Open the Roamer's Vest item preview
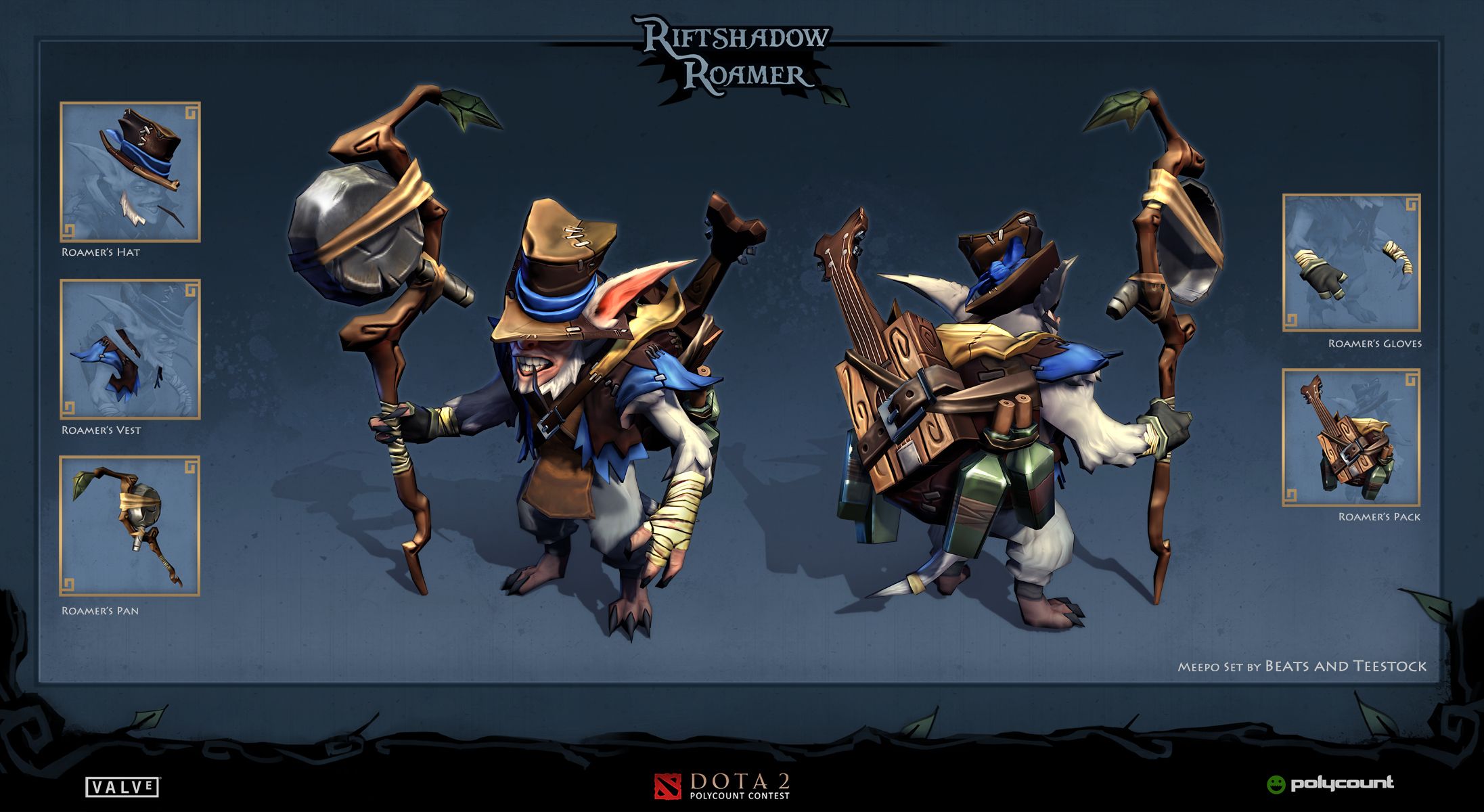The height and width of the screenshot is (812, 1484). click(x=130, y=349)
